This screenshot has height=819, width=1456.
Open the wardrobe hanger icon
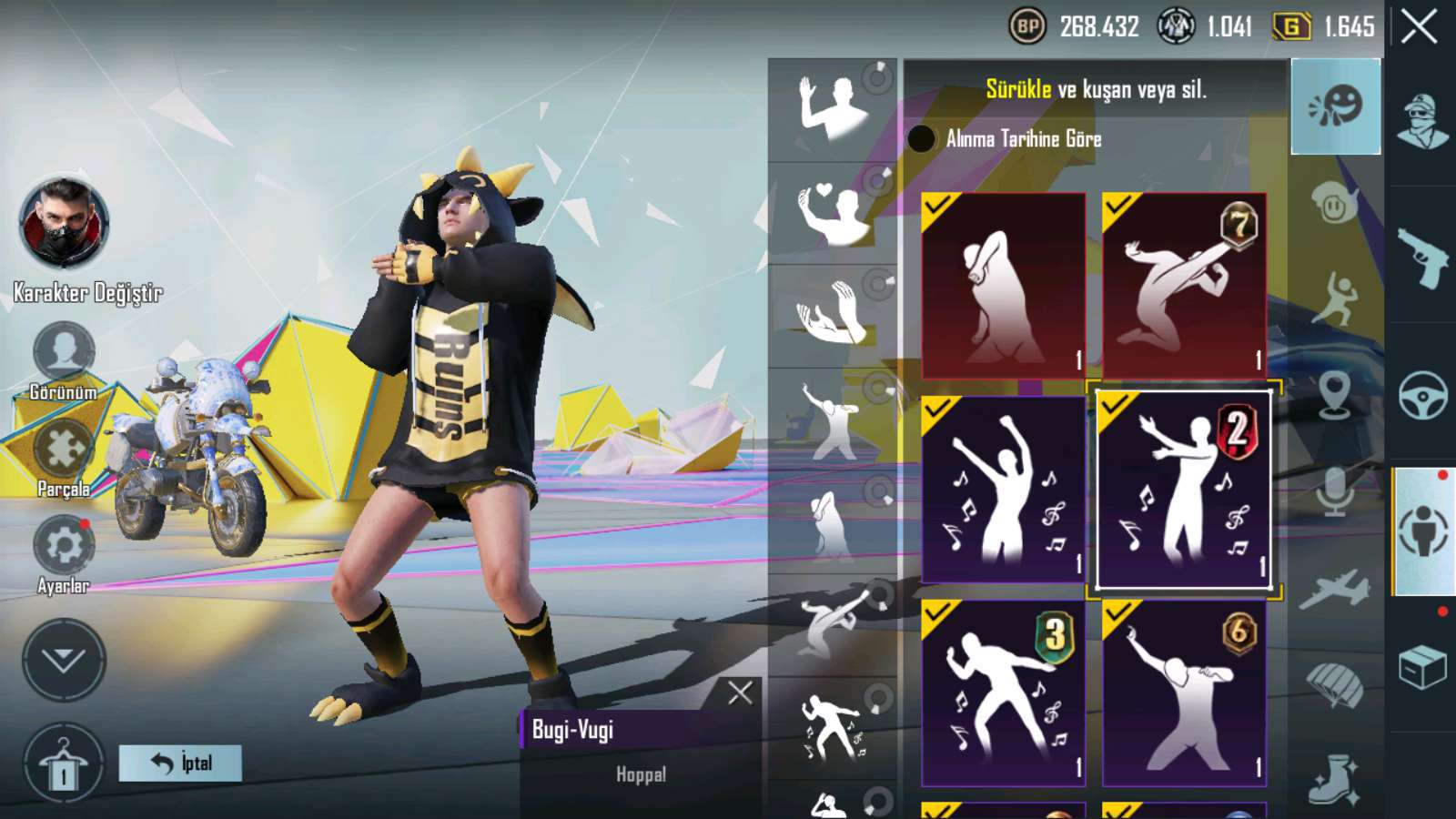click(x=64, y=764)
